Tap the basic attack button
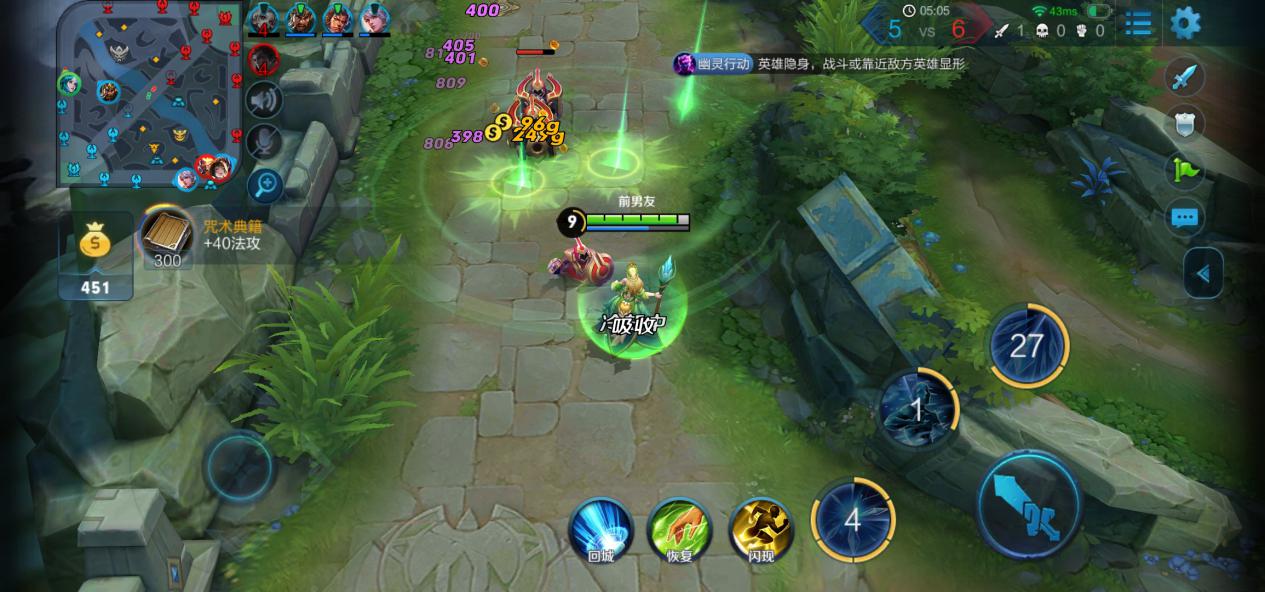 (1028, 503)
